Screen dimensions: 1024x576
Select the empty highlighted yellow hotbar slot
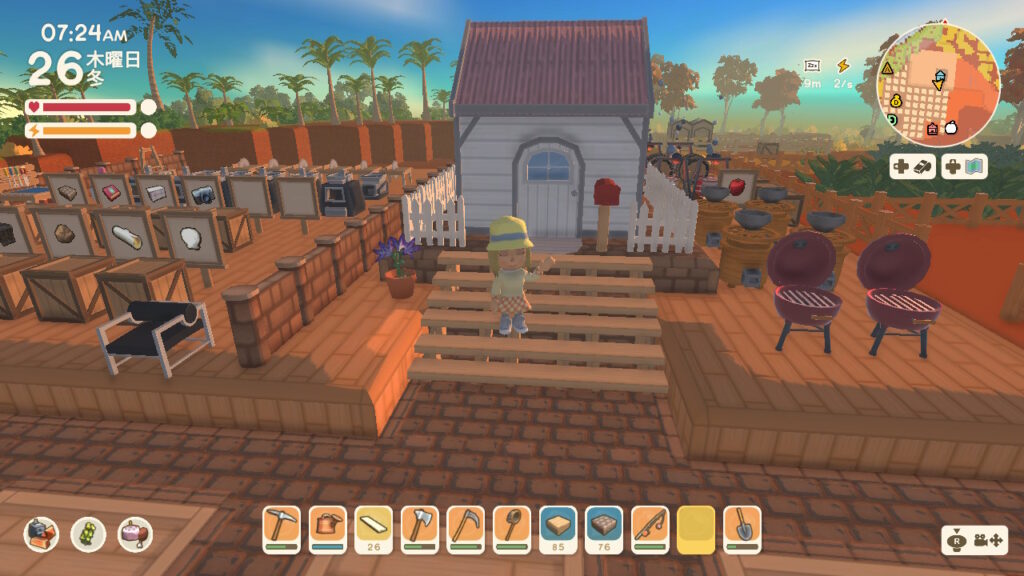point(696,526)
